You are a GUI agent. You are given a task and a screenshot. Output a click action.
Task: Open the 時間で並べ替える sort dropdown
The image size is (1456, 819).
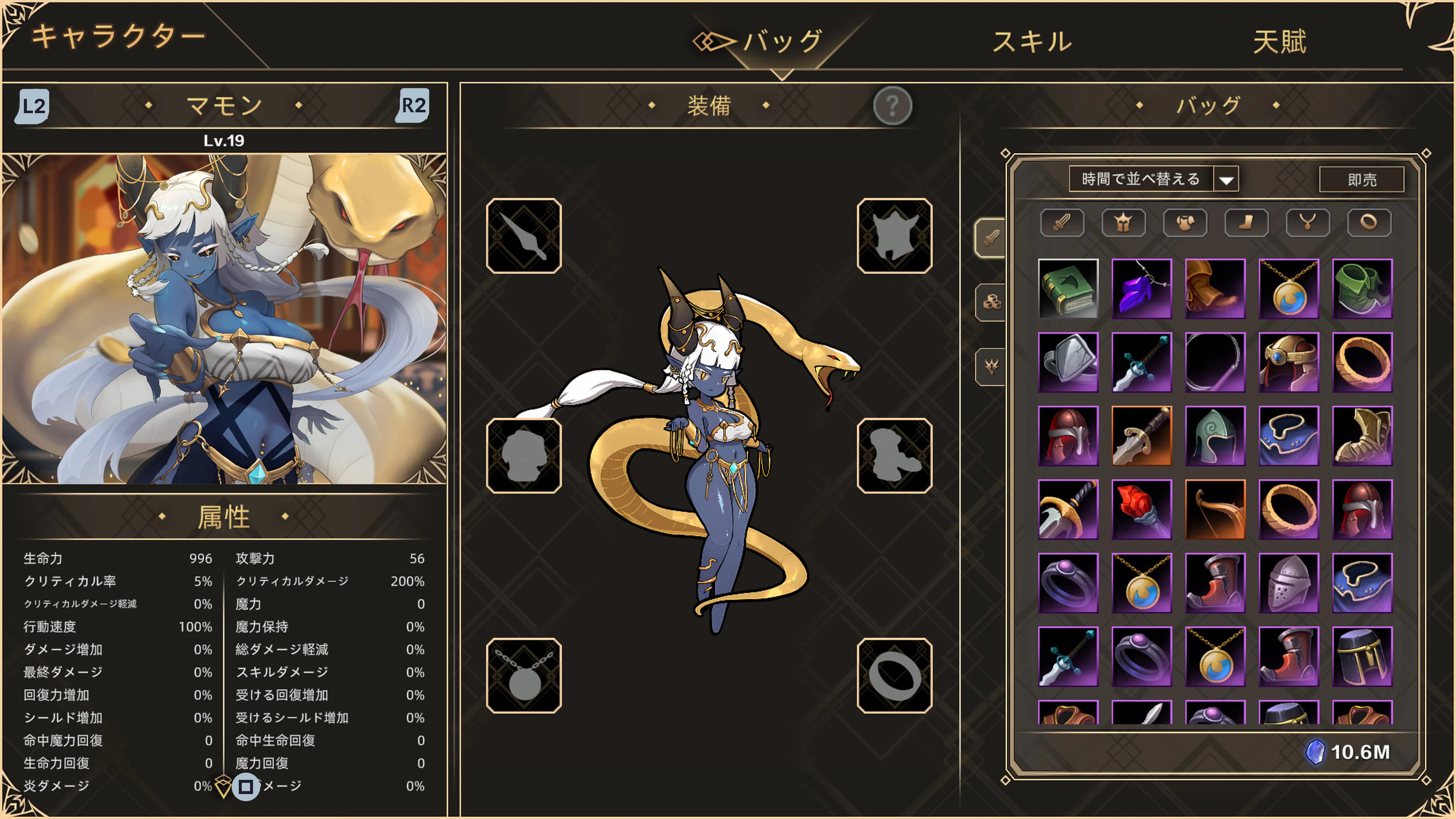click(x=1153, y=179)
